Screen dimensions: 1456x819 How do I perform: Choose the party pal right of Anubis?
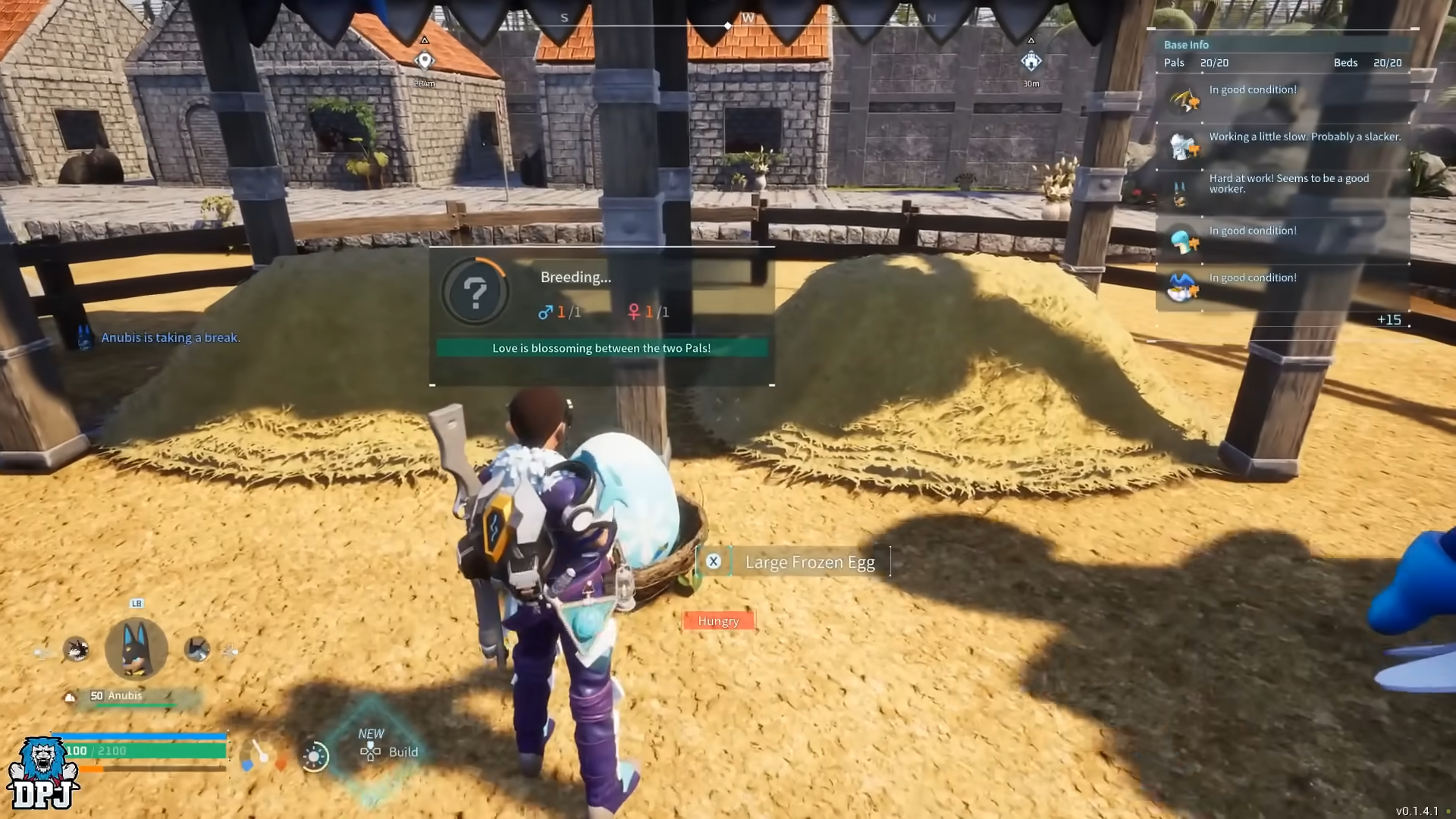[x=197, y=649]
